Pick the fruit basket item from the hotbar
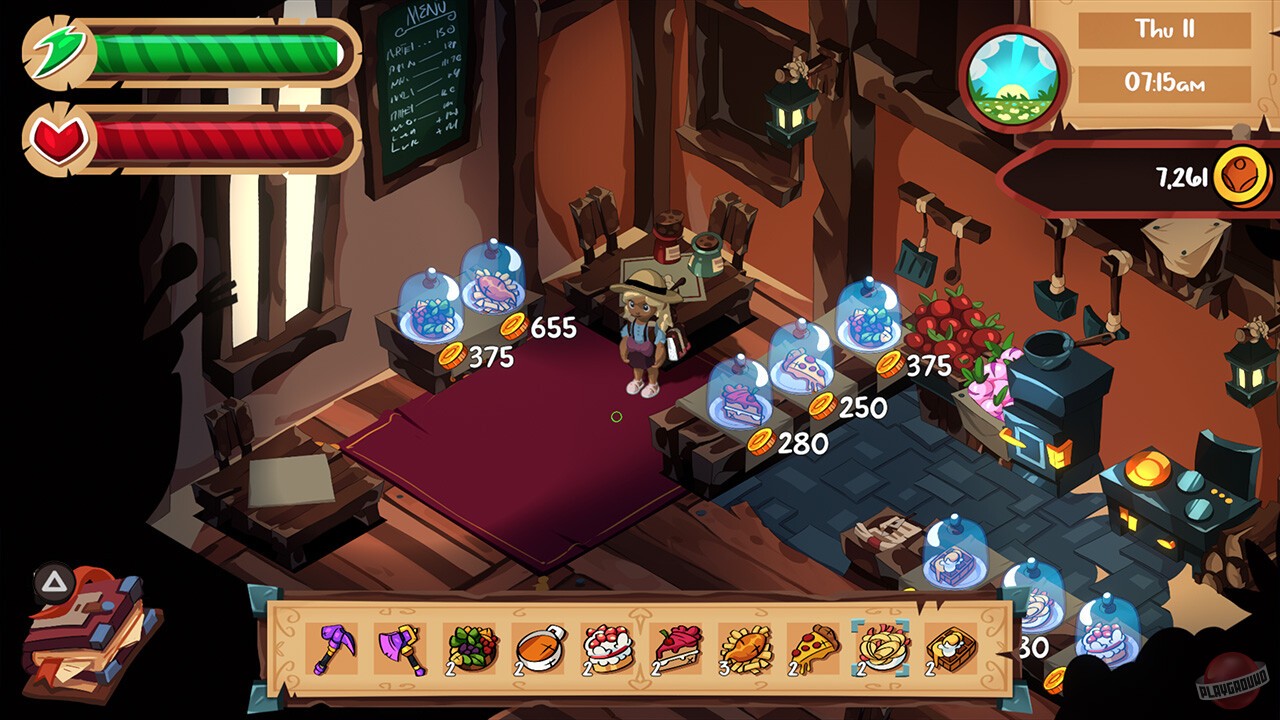The image size is (1280, 720). pos(468,648)
